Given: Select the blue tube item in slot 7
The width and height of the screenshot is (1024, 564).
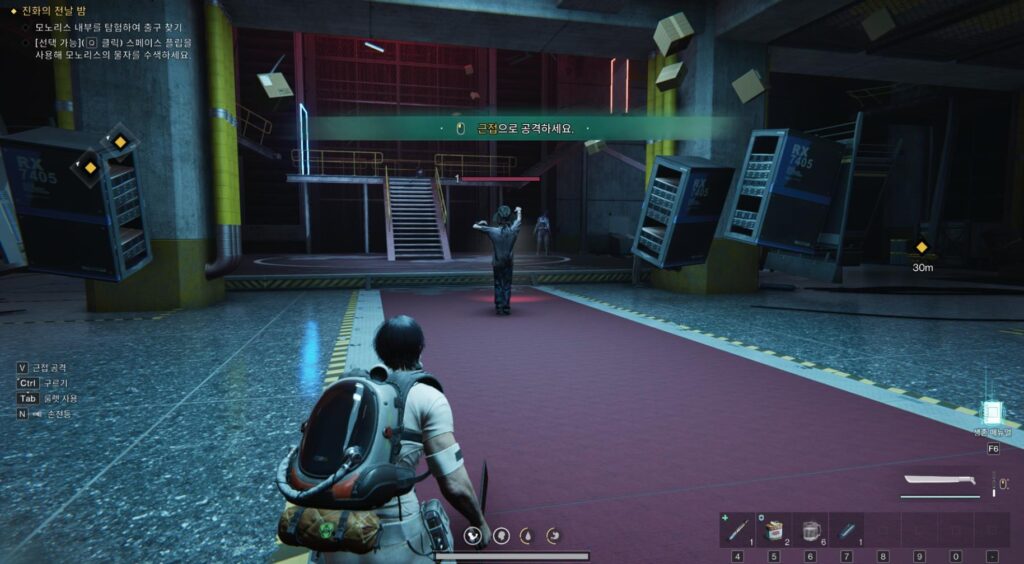Looking at the screenshot, I should 846,530.
